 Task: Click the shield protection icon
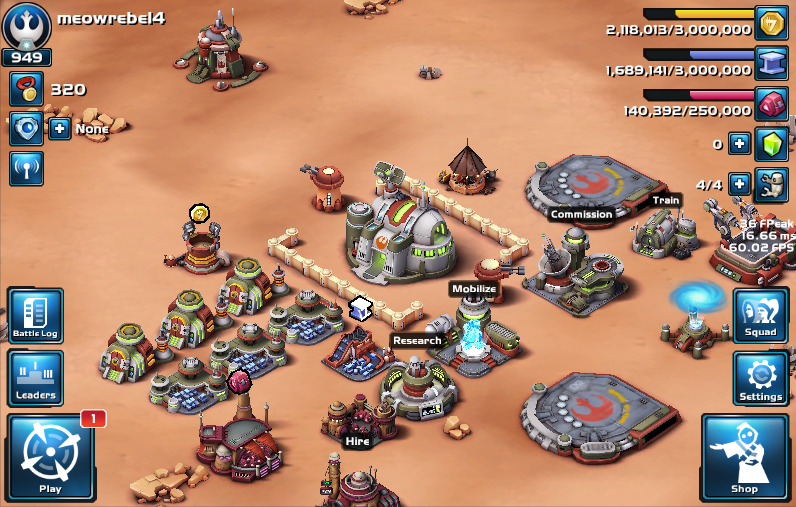click(26, 129)
